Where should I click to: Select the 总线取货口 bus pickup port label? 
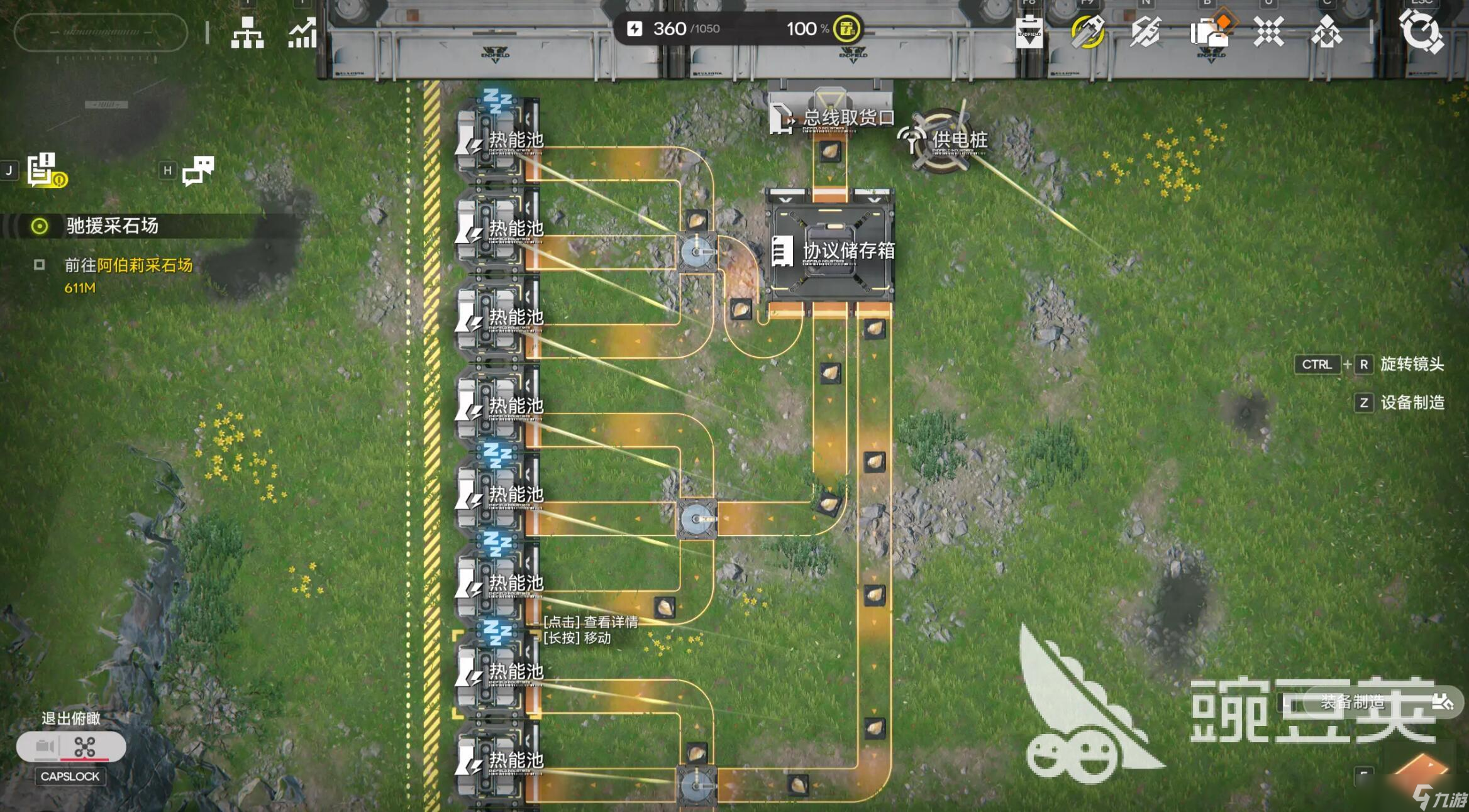[848, 118]
